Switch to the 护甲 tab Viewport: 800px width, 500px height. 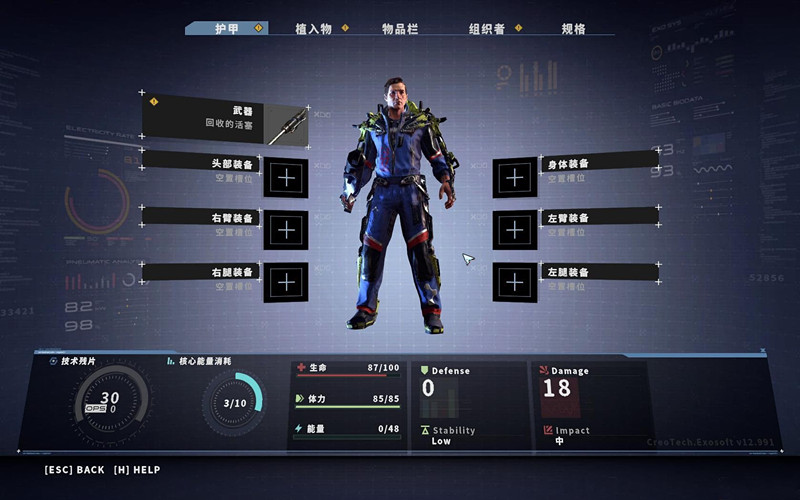coord(227,29)
